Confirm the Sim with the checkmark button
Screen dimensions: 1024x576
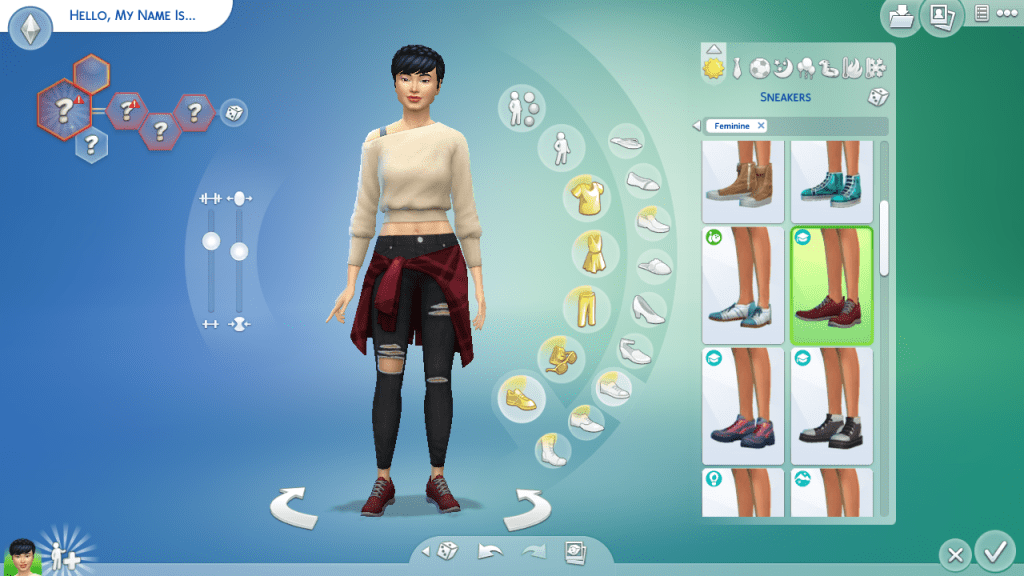pos(994,551)
